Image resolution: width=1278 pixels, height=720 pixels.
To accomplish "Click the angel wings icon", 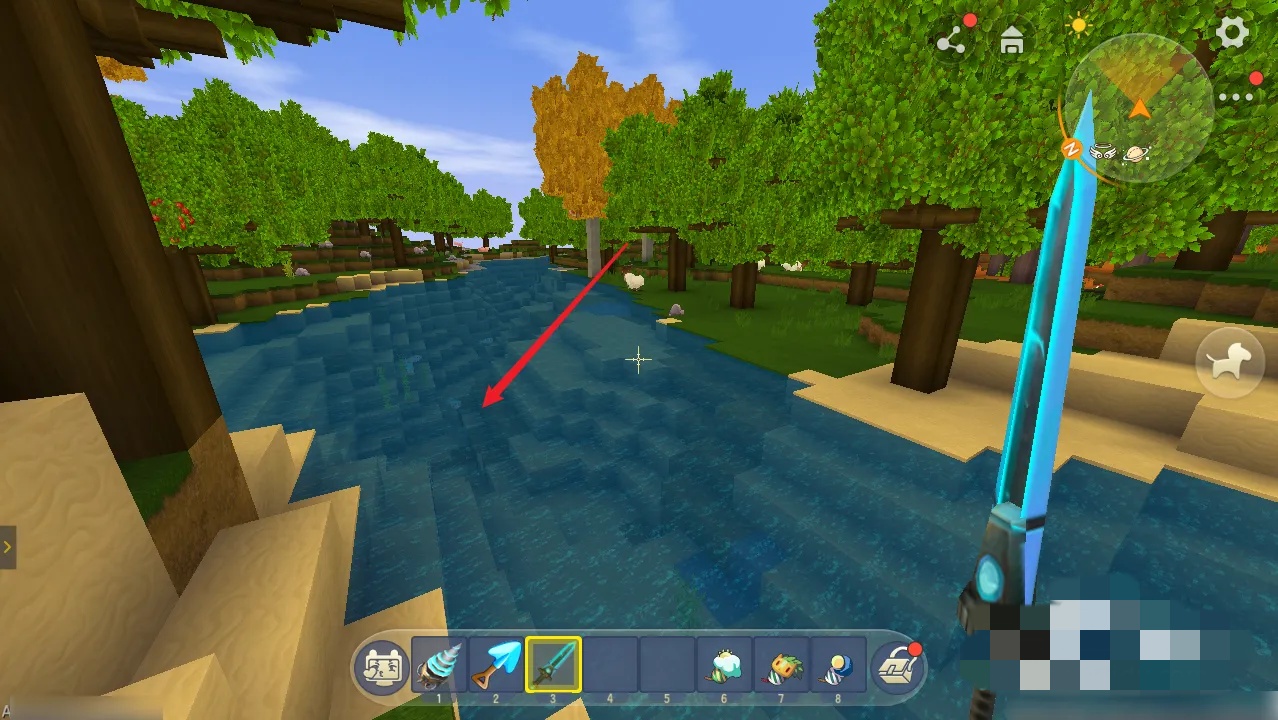I will coord(1104,152).
